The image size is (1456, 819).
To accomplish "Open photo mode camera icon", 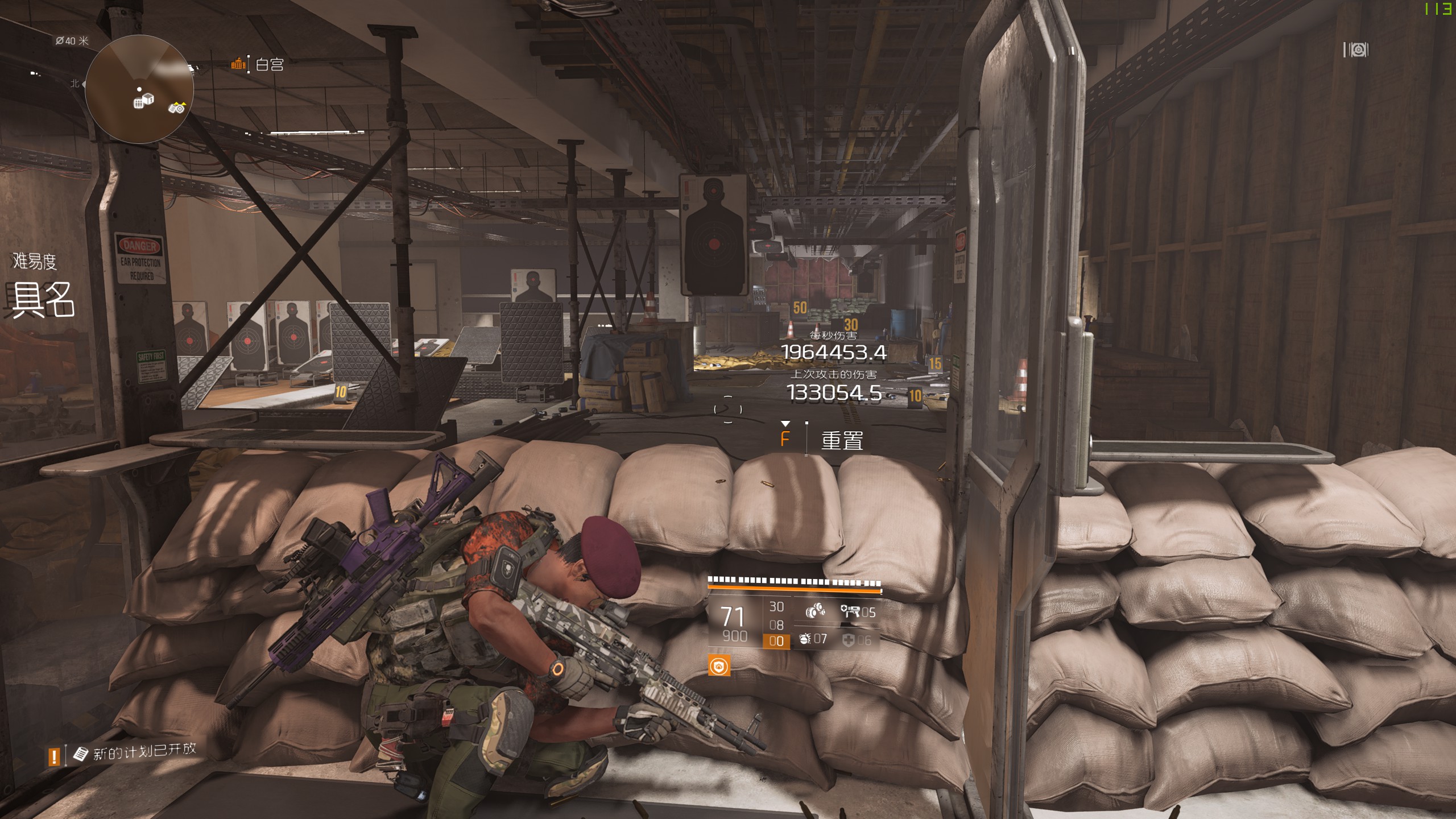I will [1356, 50].
